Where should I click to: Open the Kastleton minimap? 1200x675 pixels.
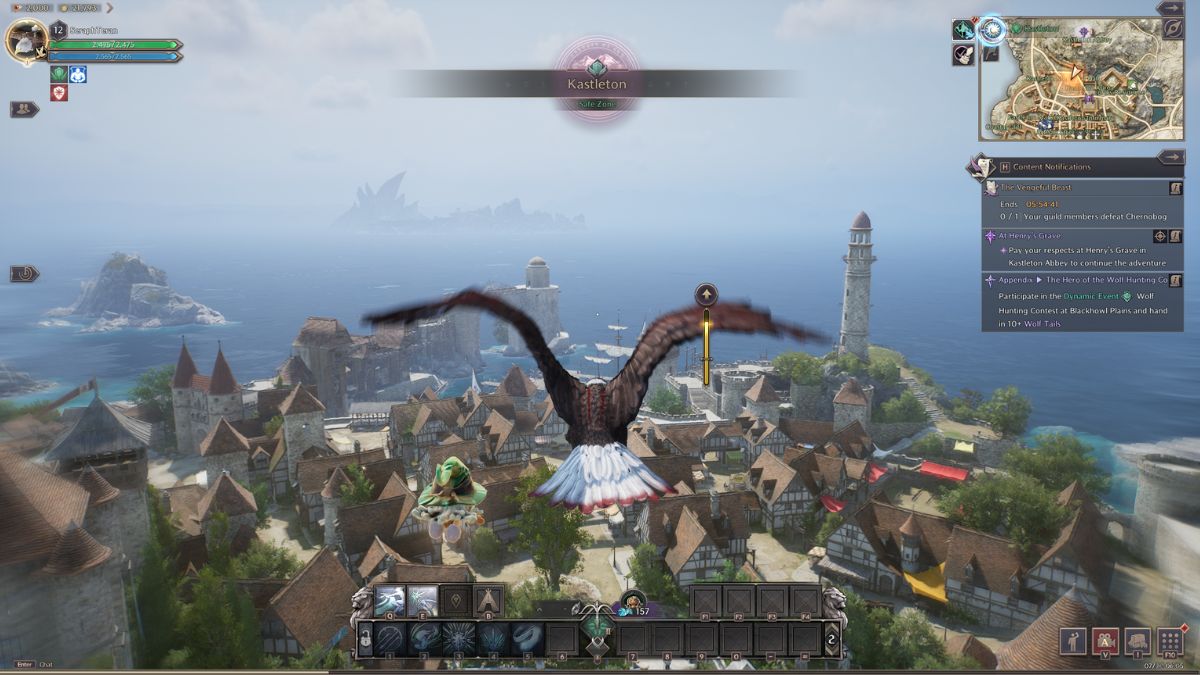[x=1080, y=80]
